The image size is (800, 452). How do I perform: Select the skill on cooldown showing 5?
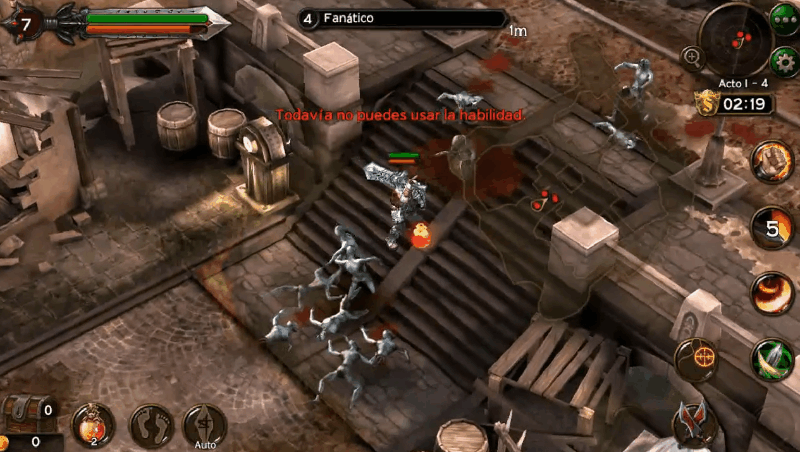point(773,227)
